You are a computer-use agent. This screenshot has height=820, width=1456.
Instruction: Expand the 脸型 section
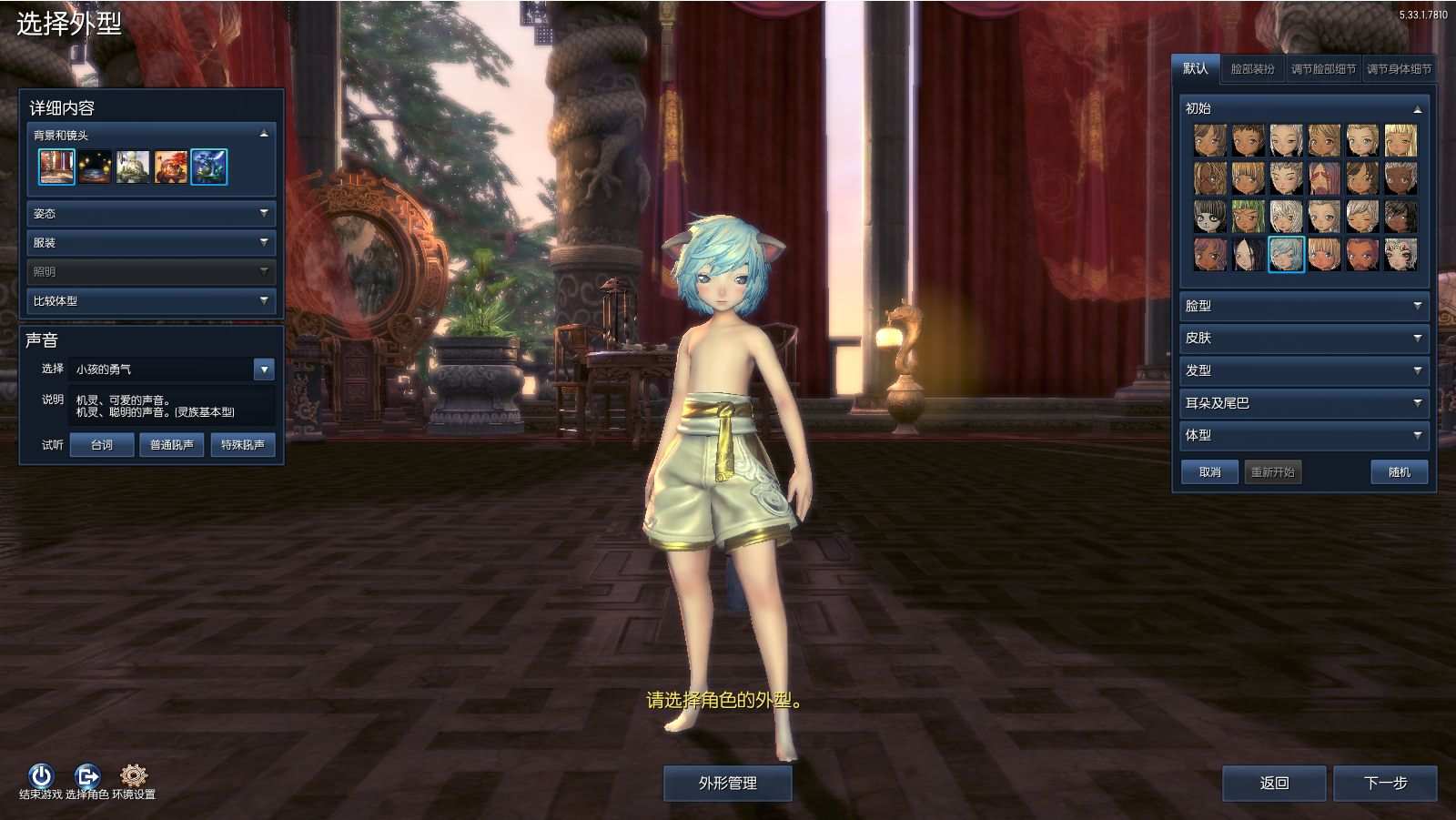1302,306
